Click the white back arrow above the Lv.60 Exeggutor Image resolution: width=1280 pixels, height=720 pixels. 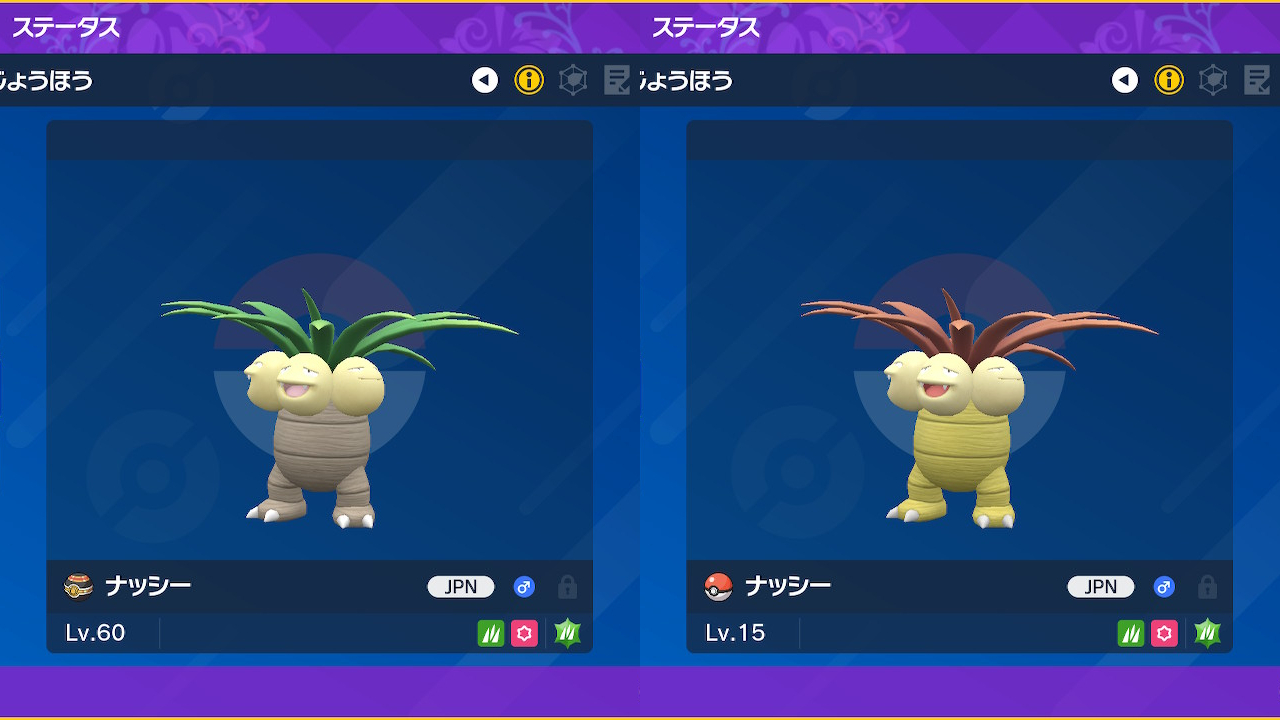coord(485,80)
